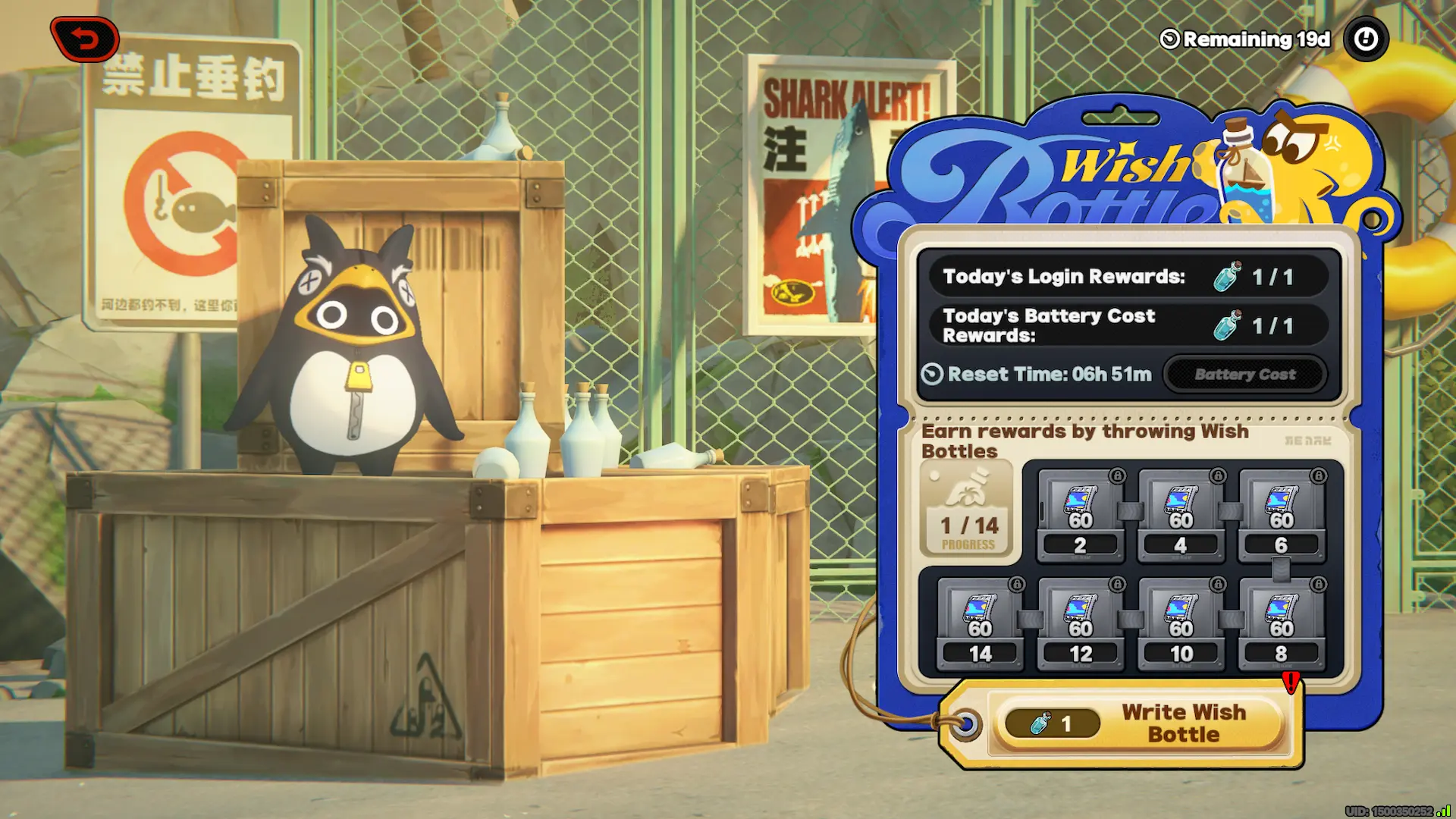This screenshot has height=819, width=1456.
Task: Open the Battery Cost button
Action: coord(1244,374)
